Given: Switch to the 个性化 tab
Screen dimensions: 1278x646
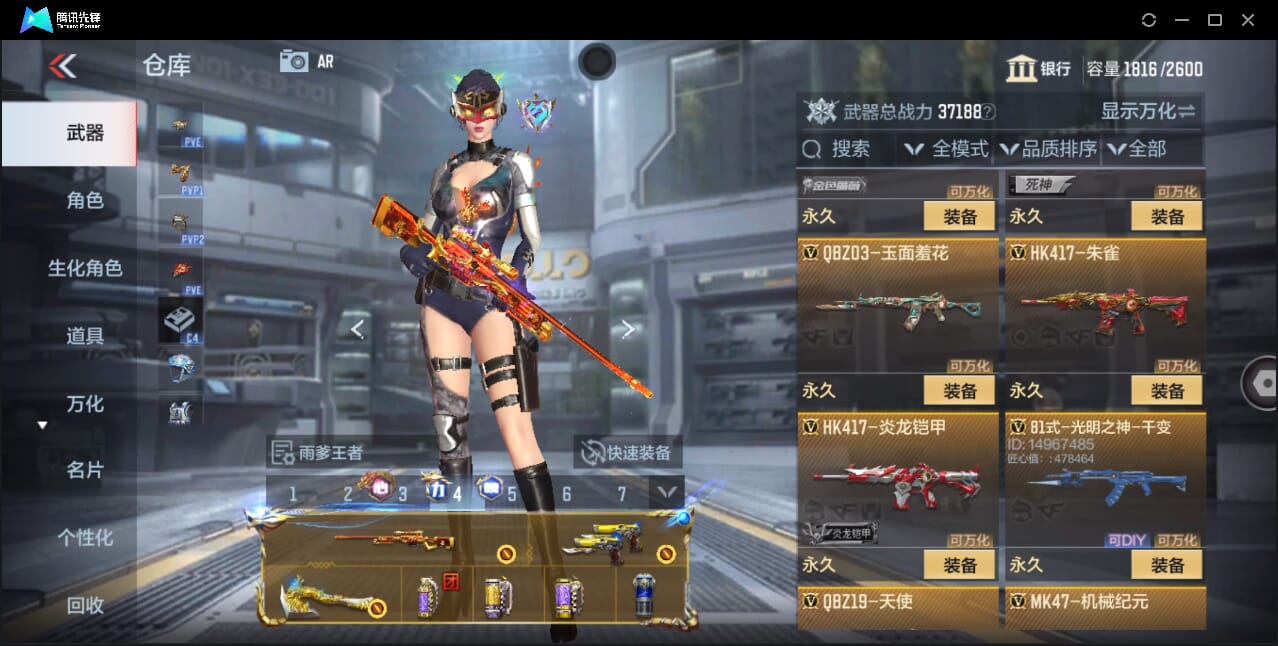Looking at the screenshot, I should (85, 538).
